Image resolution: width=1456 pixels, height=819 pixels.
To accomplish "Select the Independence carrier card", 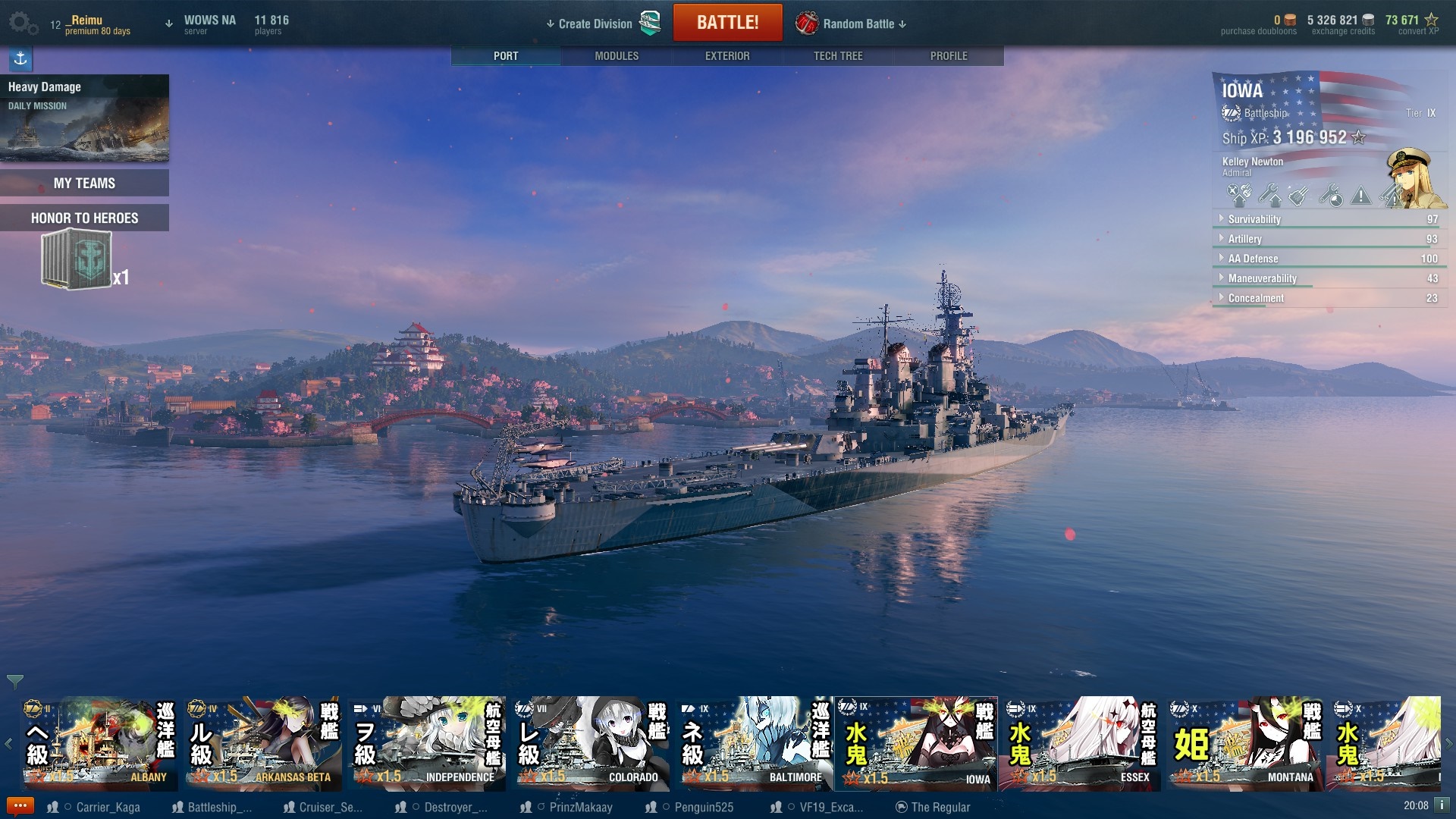I will pos(426,744).
